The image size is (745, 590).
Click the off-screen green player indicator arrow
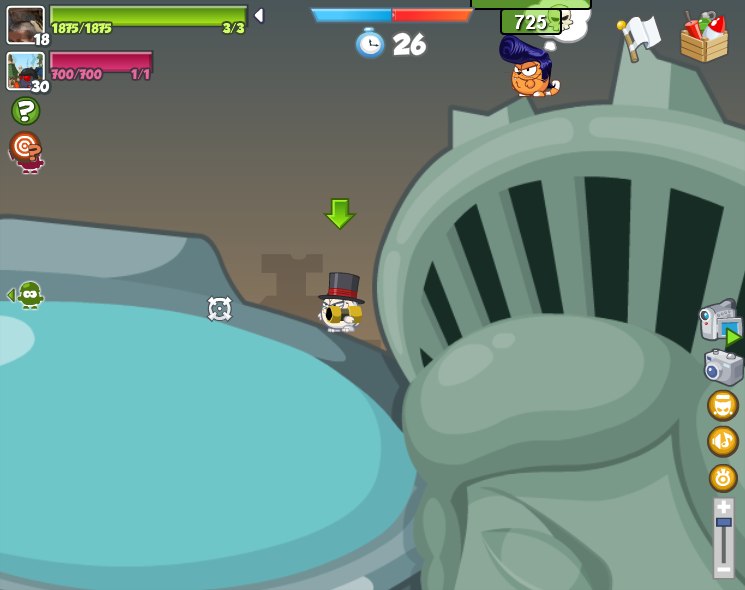25,294
